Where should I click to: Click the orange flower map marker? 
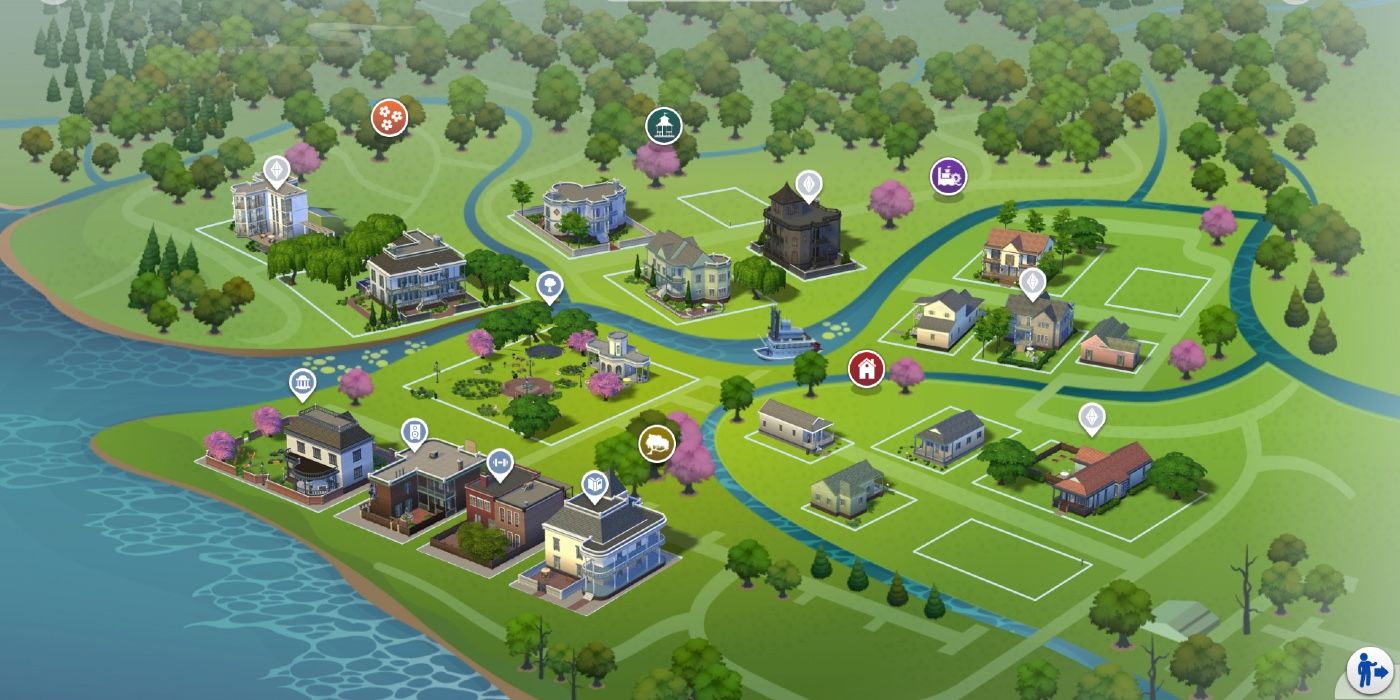[x=389, y=118]
